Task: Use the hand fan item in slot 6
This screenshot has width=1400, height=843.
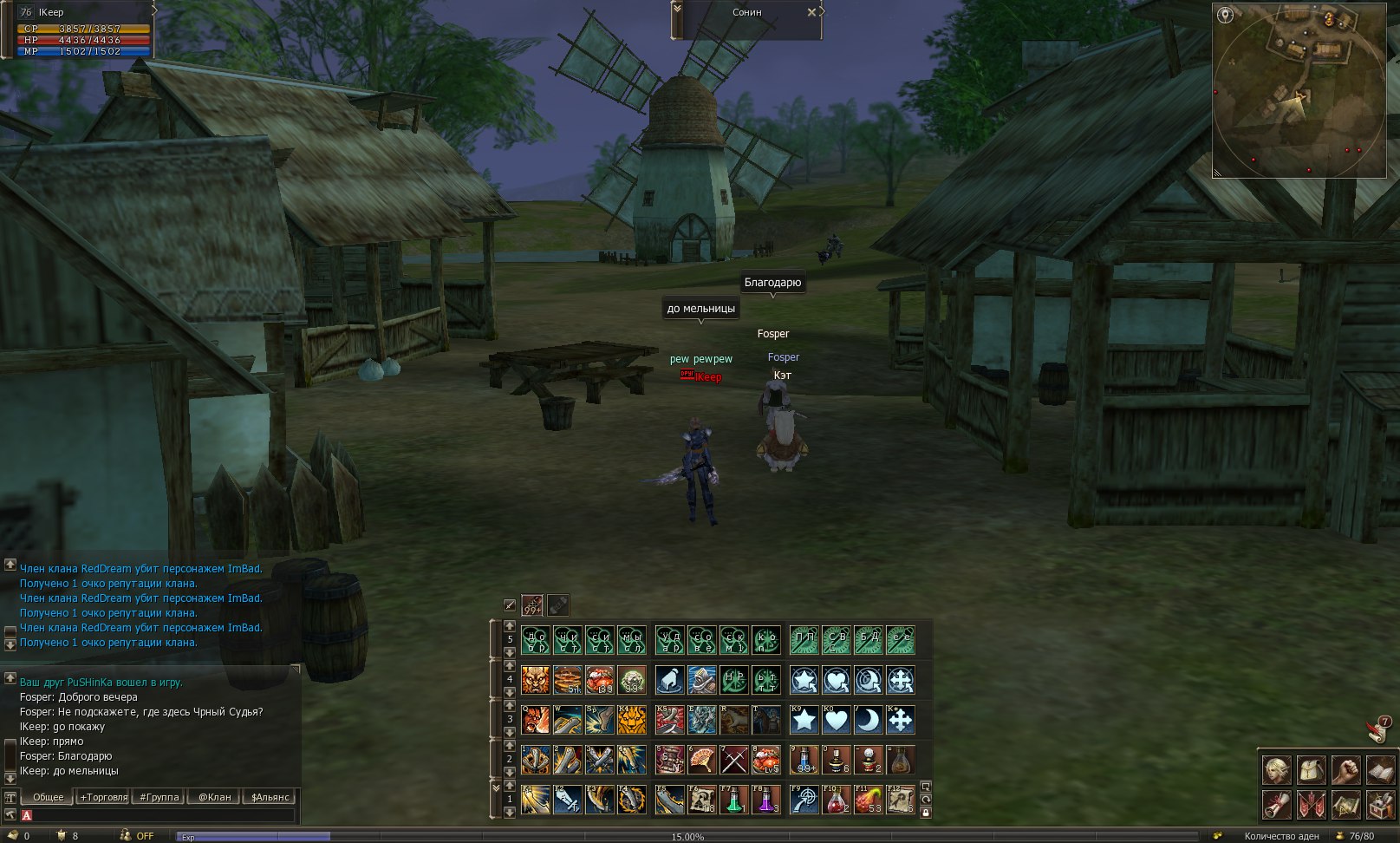Action: (701, 760)
